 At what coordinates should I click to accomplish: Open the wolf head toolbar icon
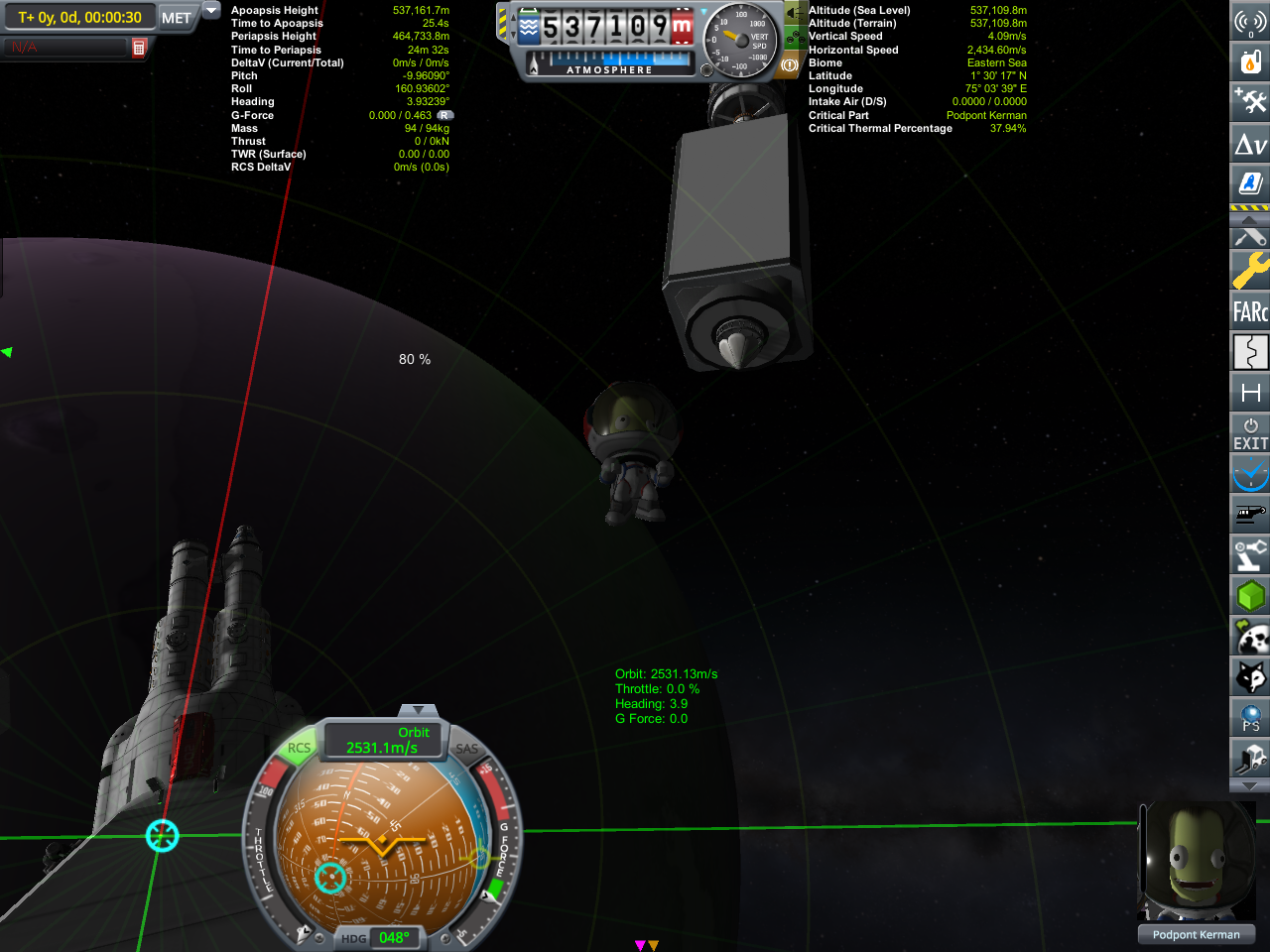click(x=1250, y=677)
